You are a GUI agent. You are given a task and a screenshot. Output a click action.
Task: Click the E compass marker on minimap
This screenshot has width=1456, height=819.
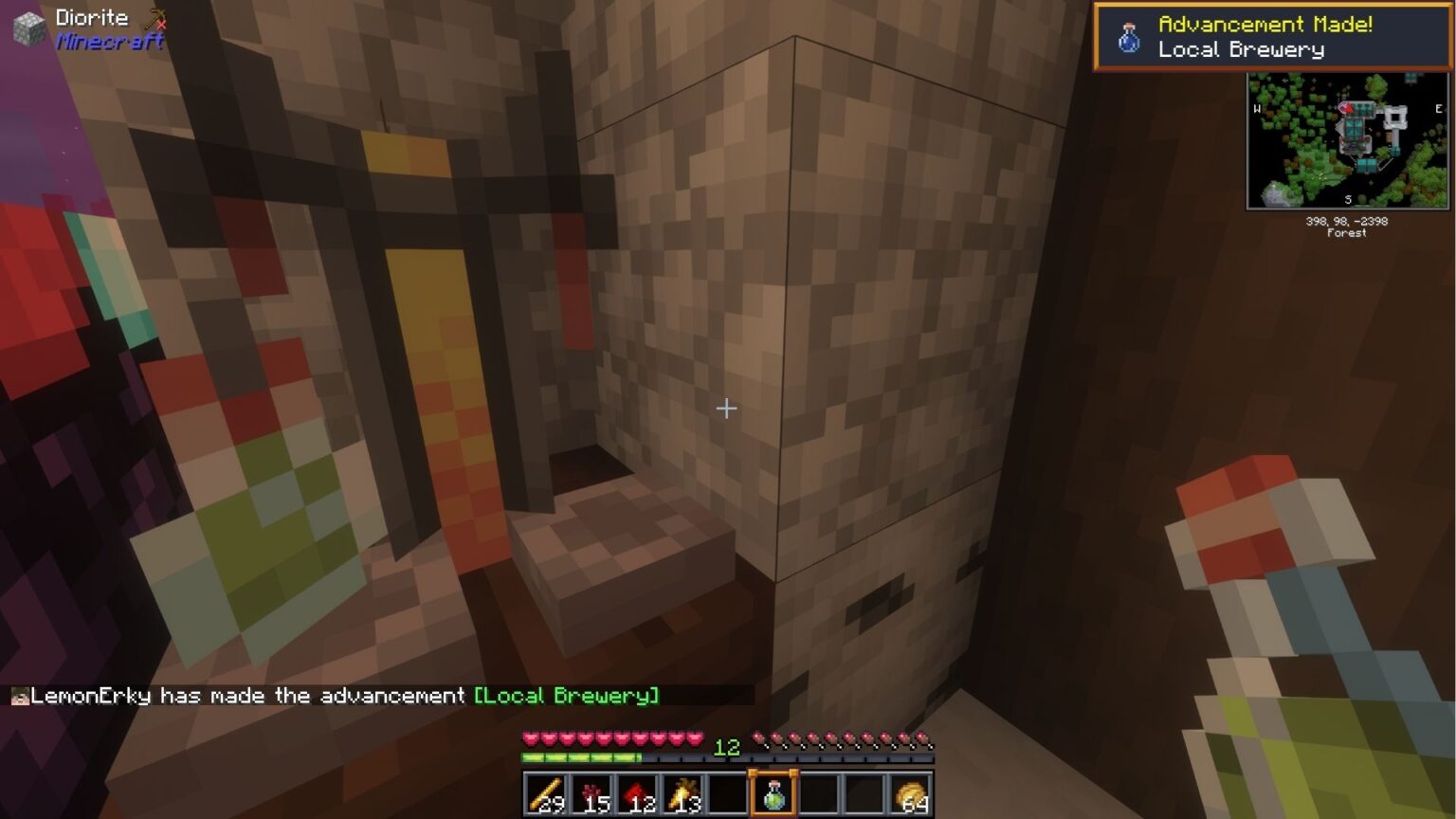pyautogui.click(x=1439, y=107)
